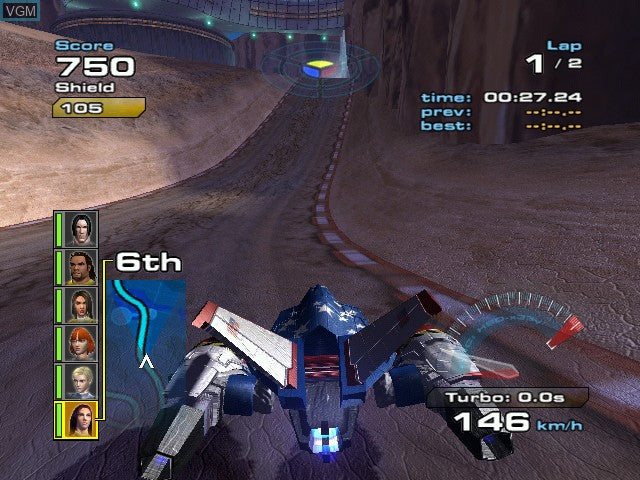Pick the orange-haired racer portrait

82,343
